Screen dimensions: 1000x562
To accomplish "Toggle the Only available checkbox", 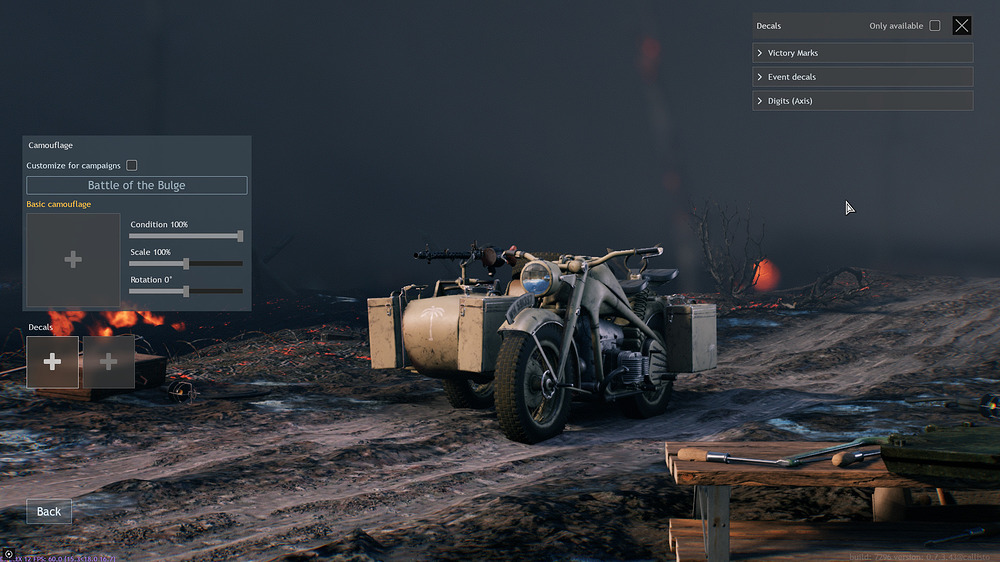I will (x=935, y=26).
